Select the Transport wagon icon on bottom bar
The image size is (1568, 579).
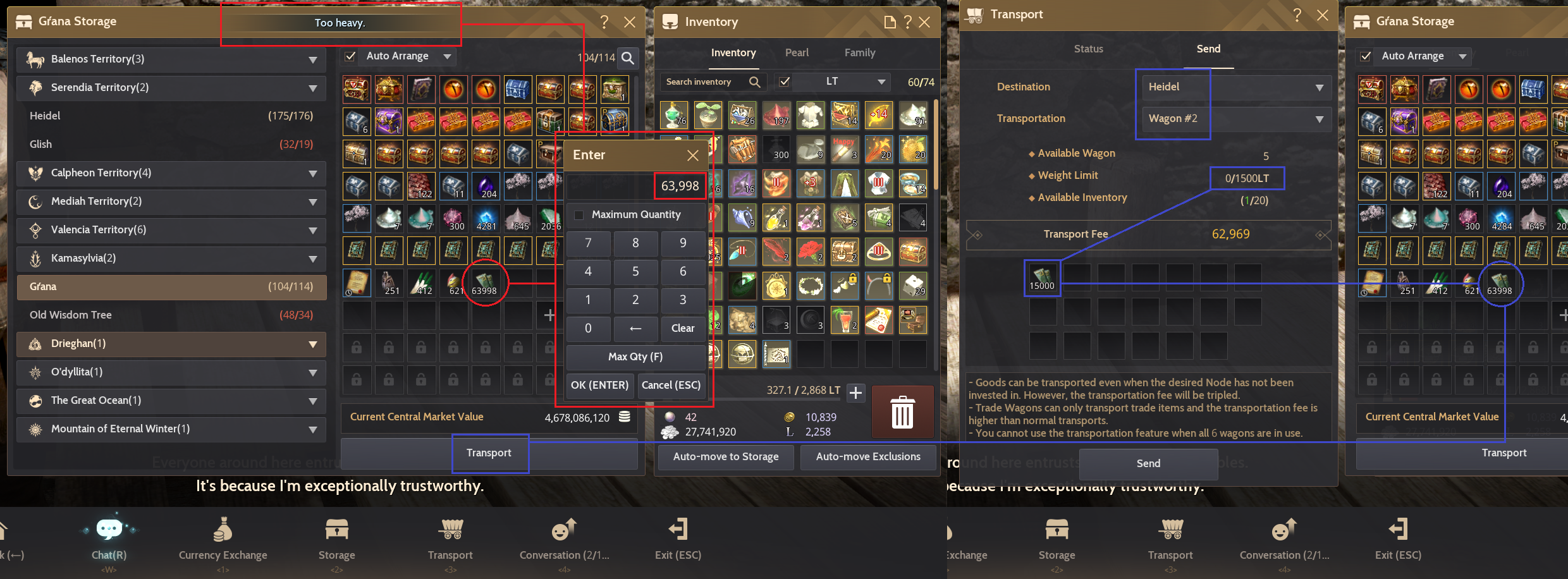tap(450, 531)
